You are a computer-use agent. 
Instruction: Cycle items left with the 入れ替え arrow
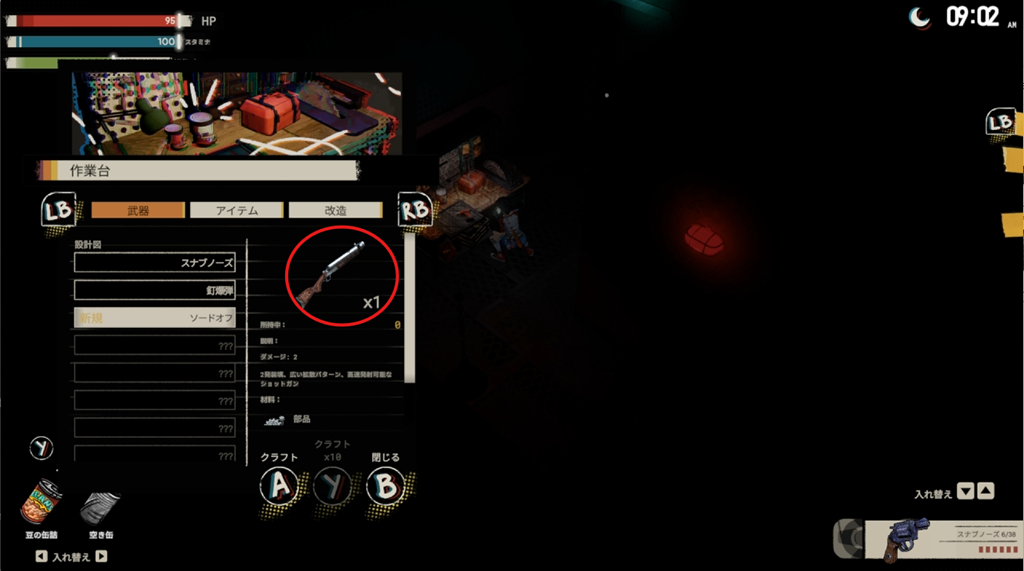[40, 556]
